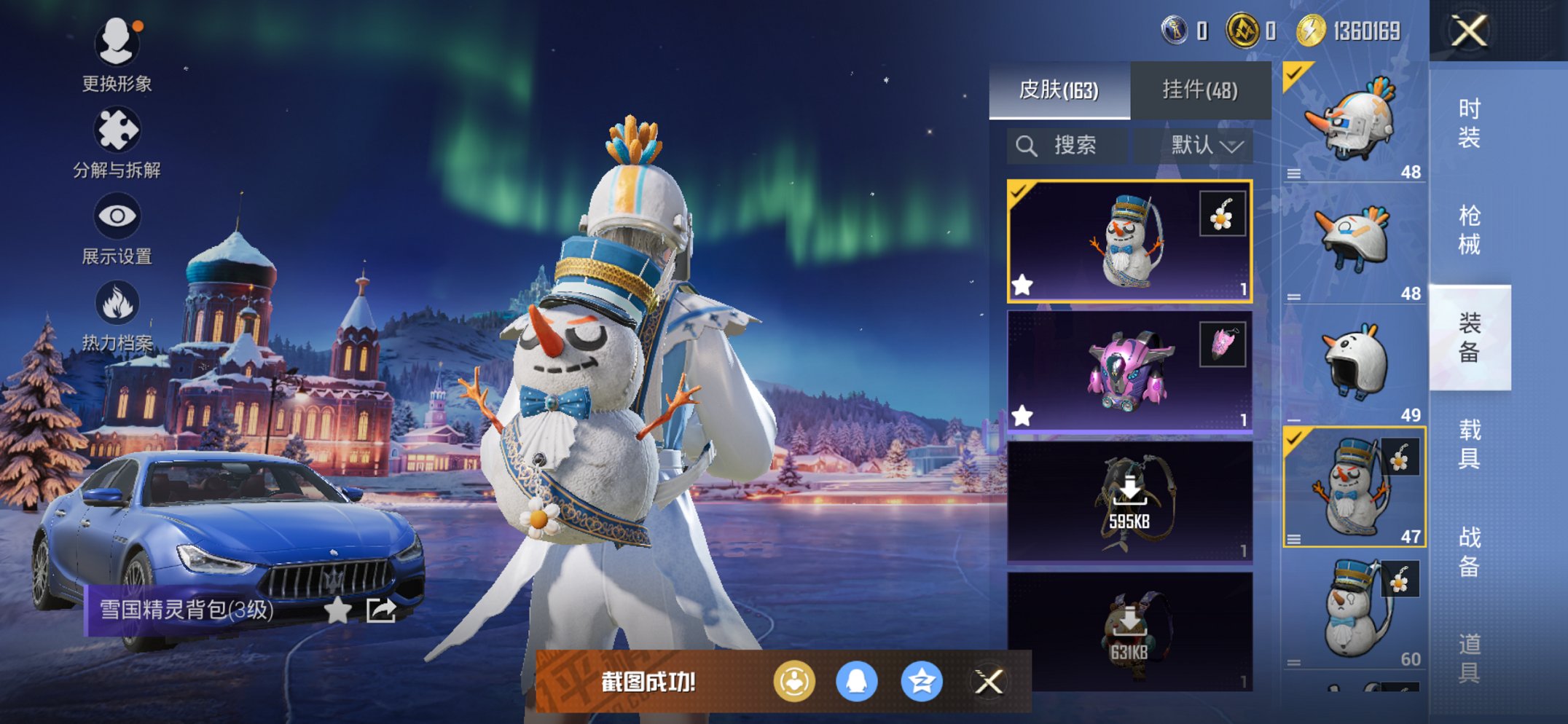Tap the gold coin currency icon
1568x724 pixels.
[1311, 31]
